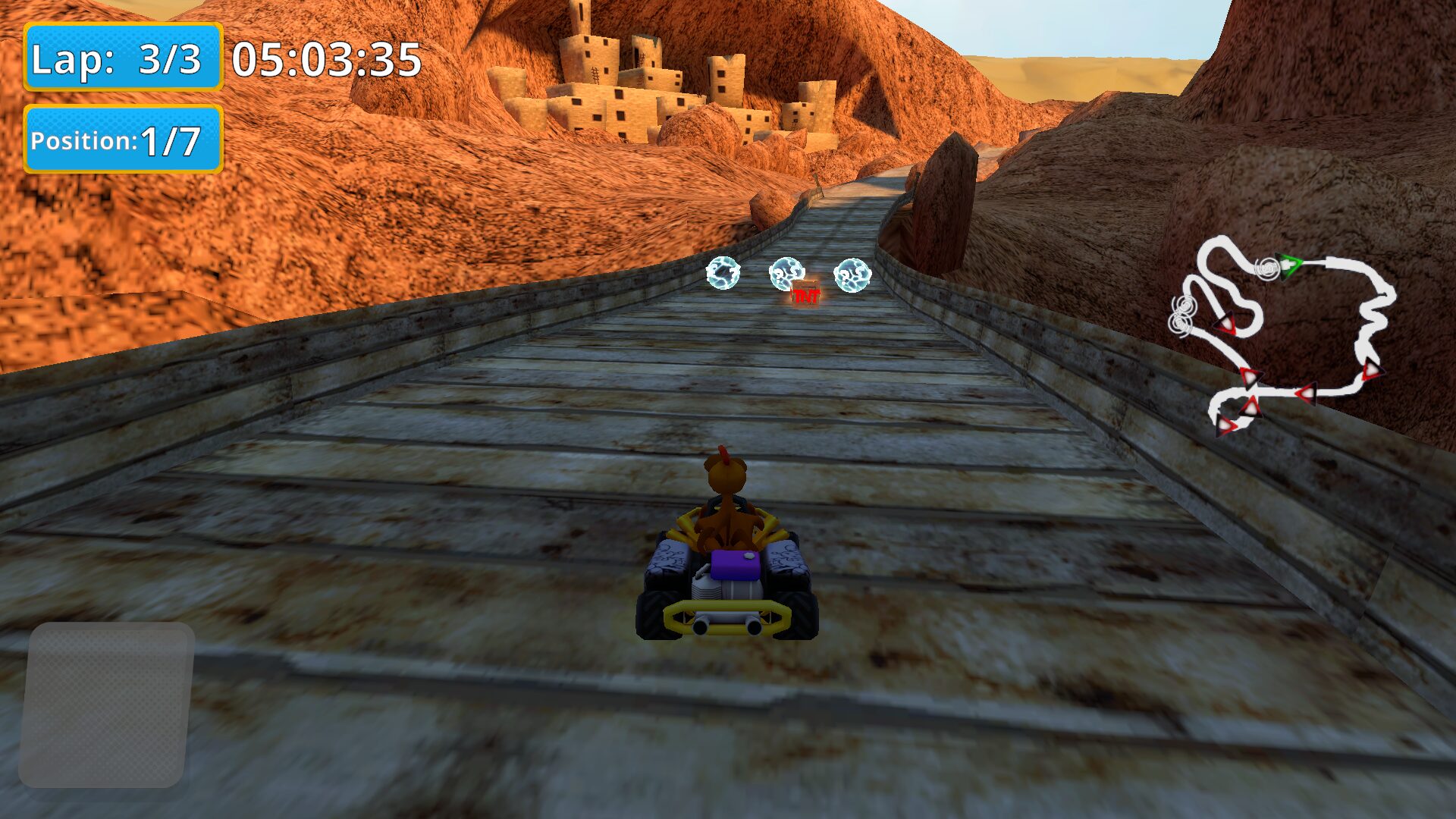Screen dimensions: 1456x819
Task: Select the green player arrow on minimap
Action: (1288, 266)
